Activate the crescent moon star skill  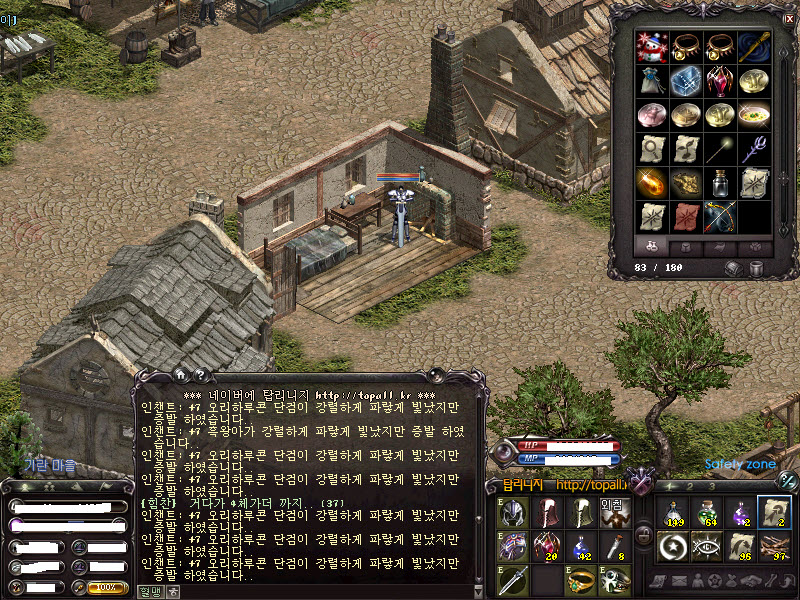674,546
